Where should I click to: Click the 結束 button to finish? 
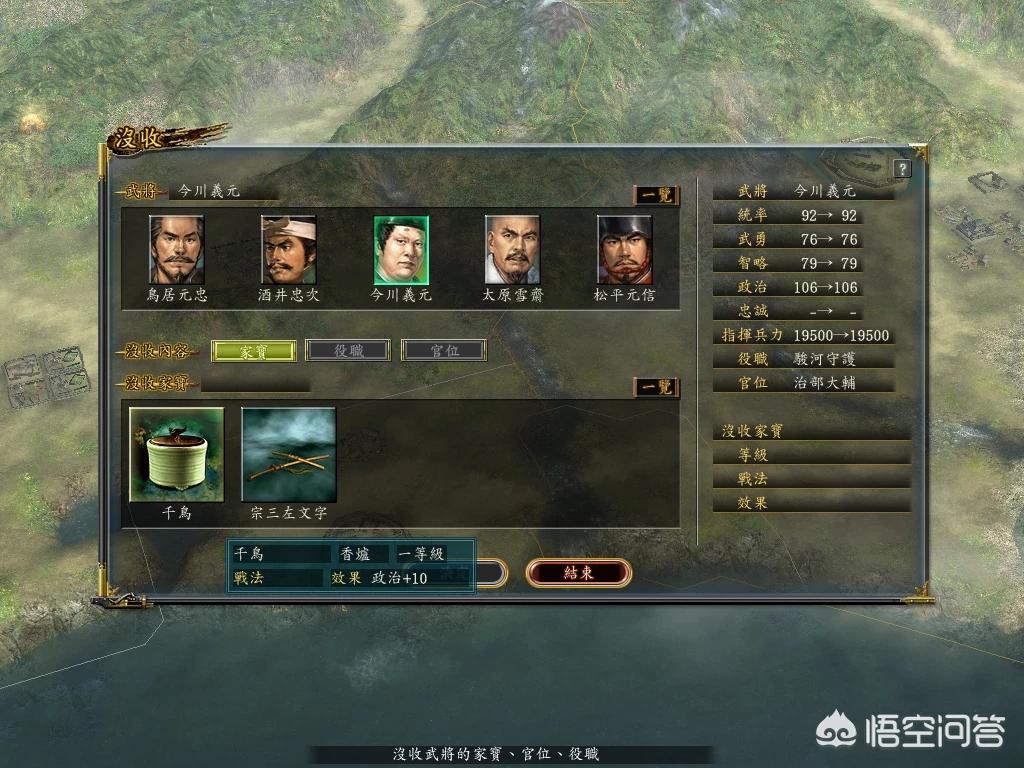pyautogui.click(x=579, y=573)
